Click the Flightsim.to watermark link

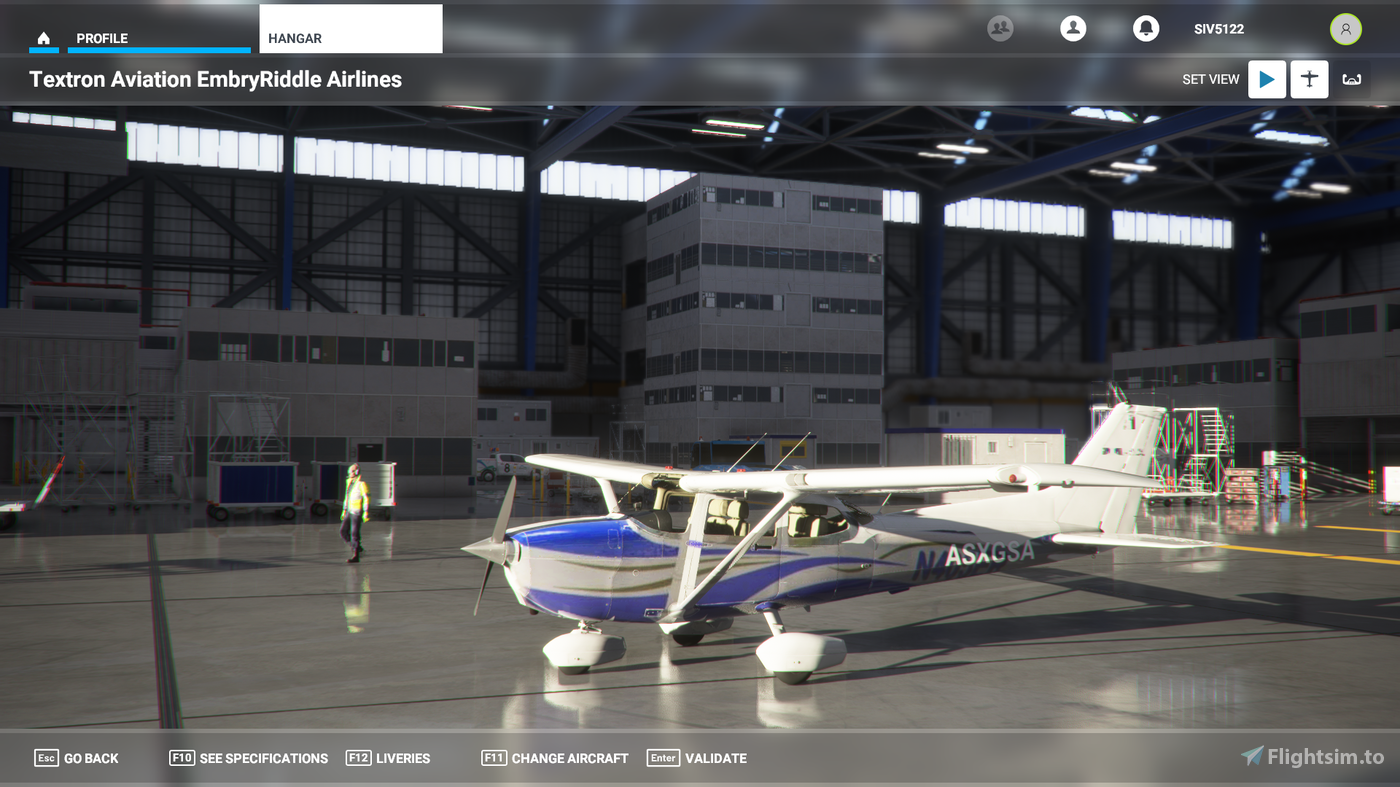1312,757
